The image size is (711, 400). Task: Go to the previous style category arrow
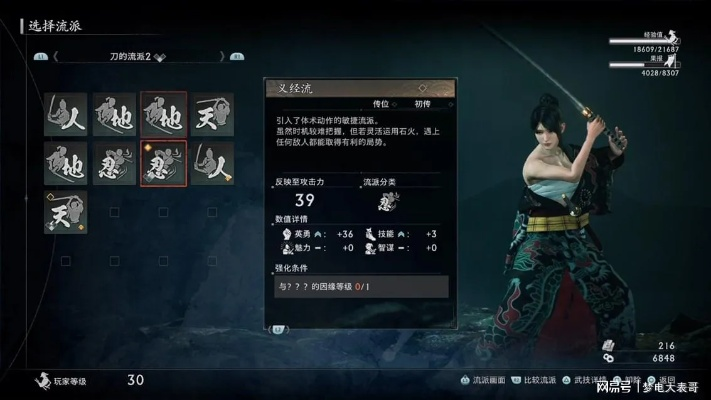(x=56, y=57)
